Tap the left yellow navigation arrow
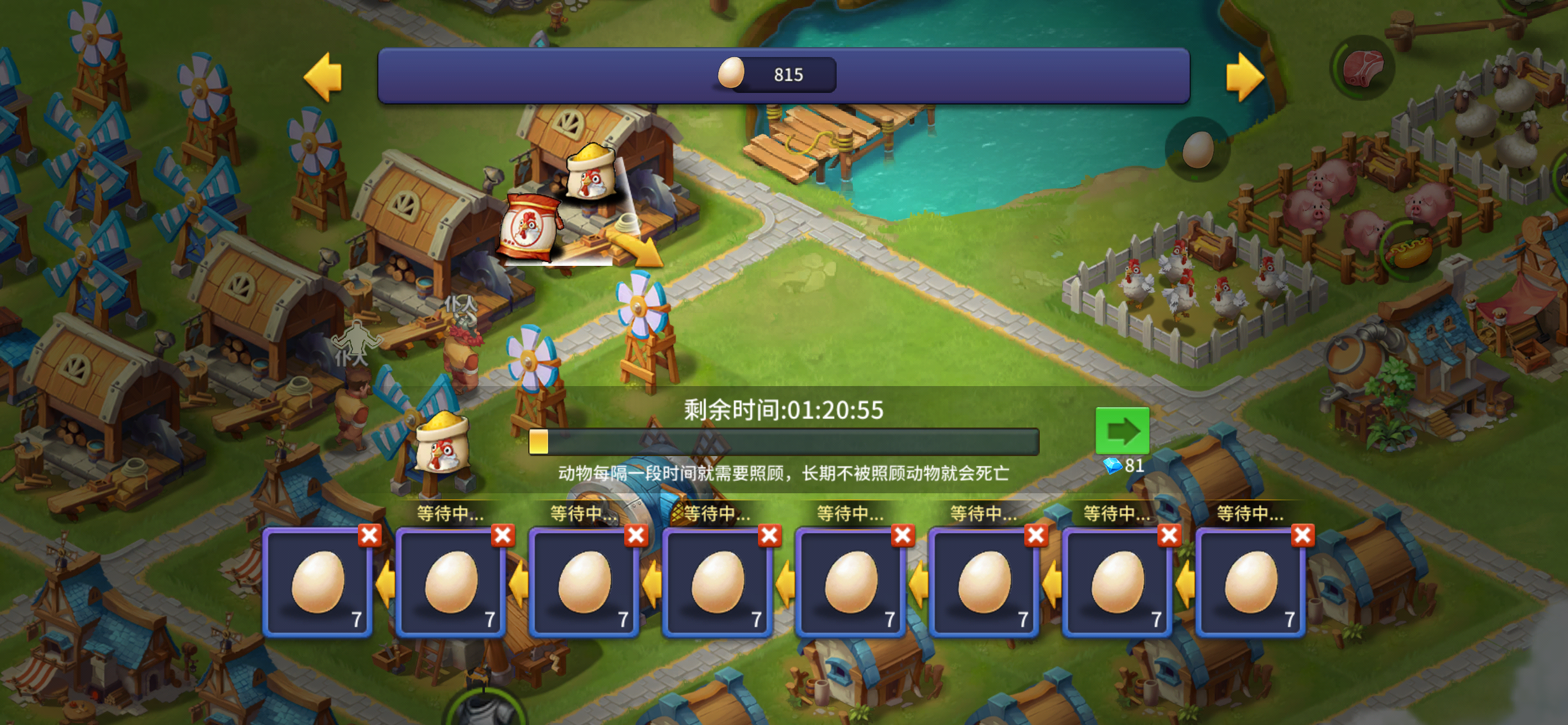Image resolution: width=1568 pixels, height=725 pixels. pyautogui.click(x=321, y=77)
